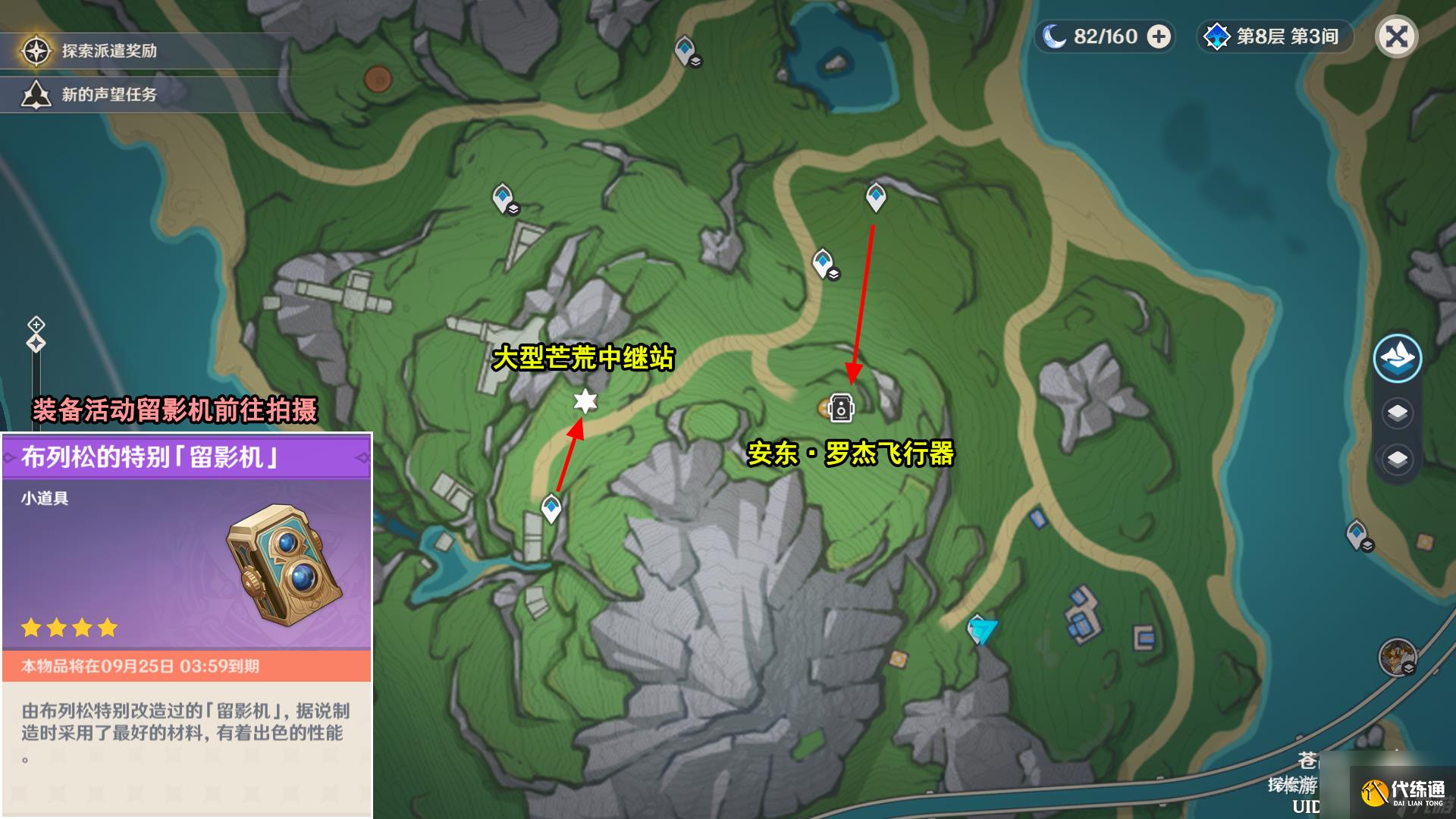Open the 探索派遣奖励 notification

coord(109,51)
